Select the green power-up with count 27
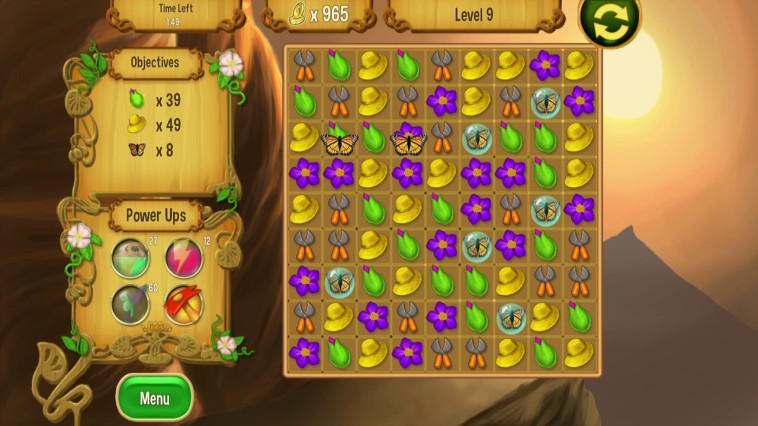Image resolution: width=758 pixels, height=426 pixels. coord(130,257)
